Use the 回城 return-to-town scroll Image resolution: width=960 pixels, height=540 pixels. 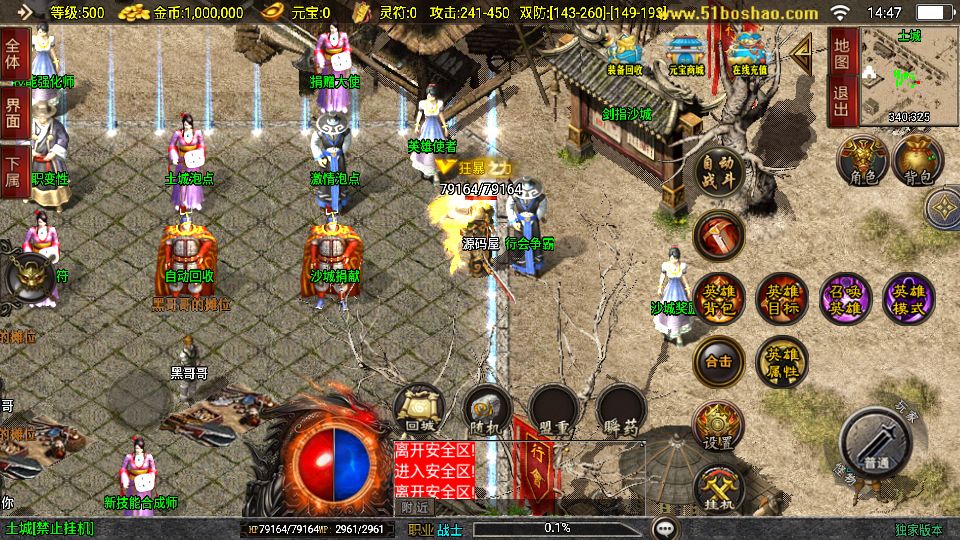point(418,410)
